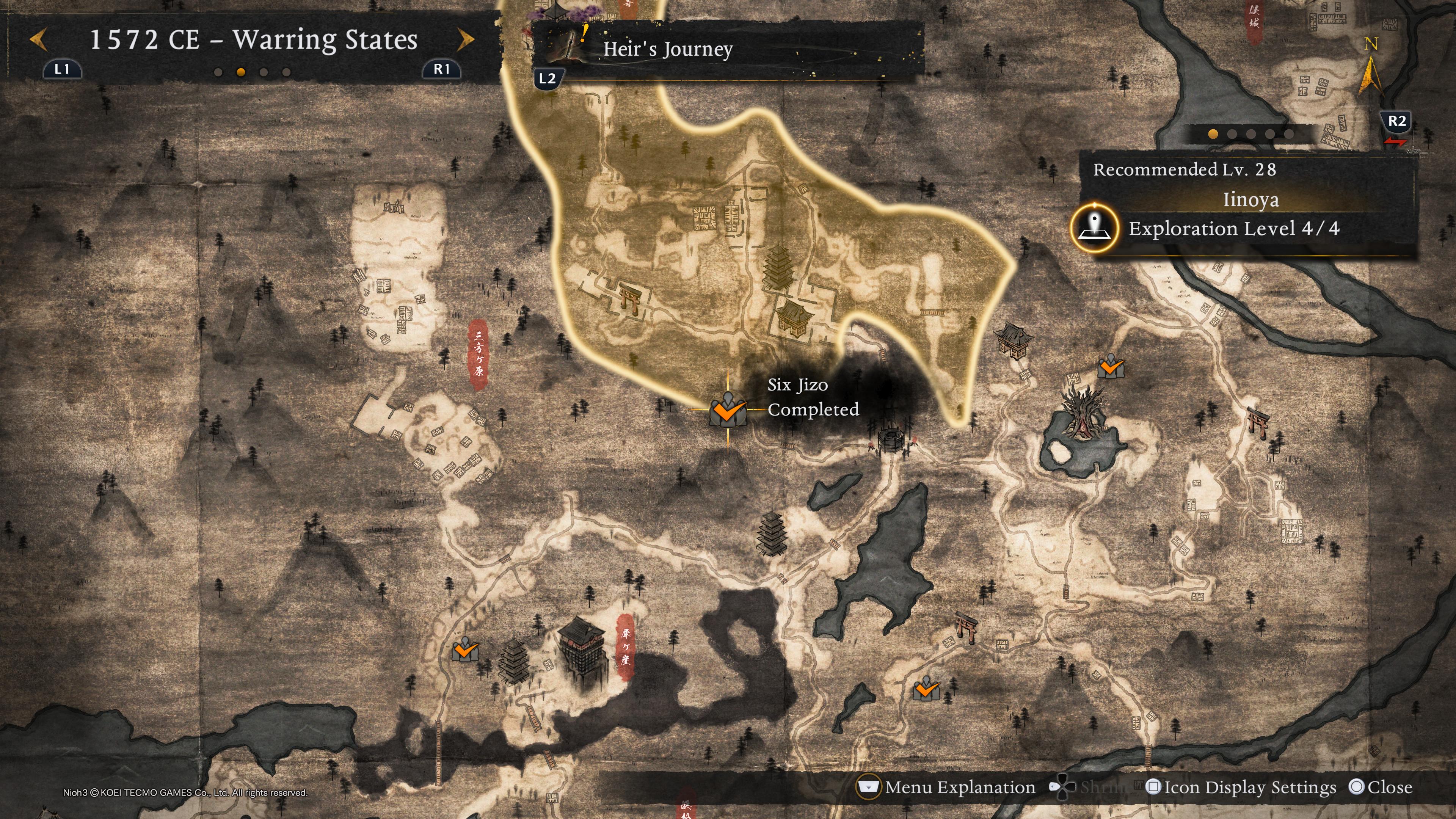Select the completed marker left of the dark castle
The image size is (1456, 819).
tap(465, 651)
